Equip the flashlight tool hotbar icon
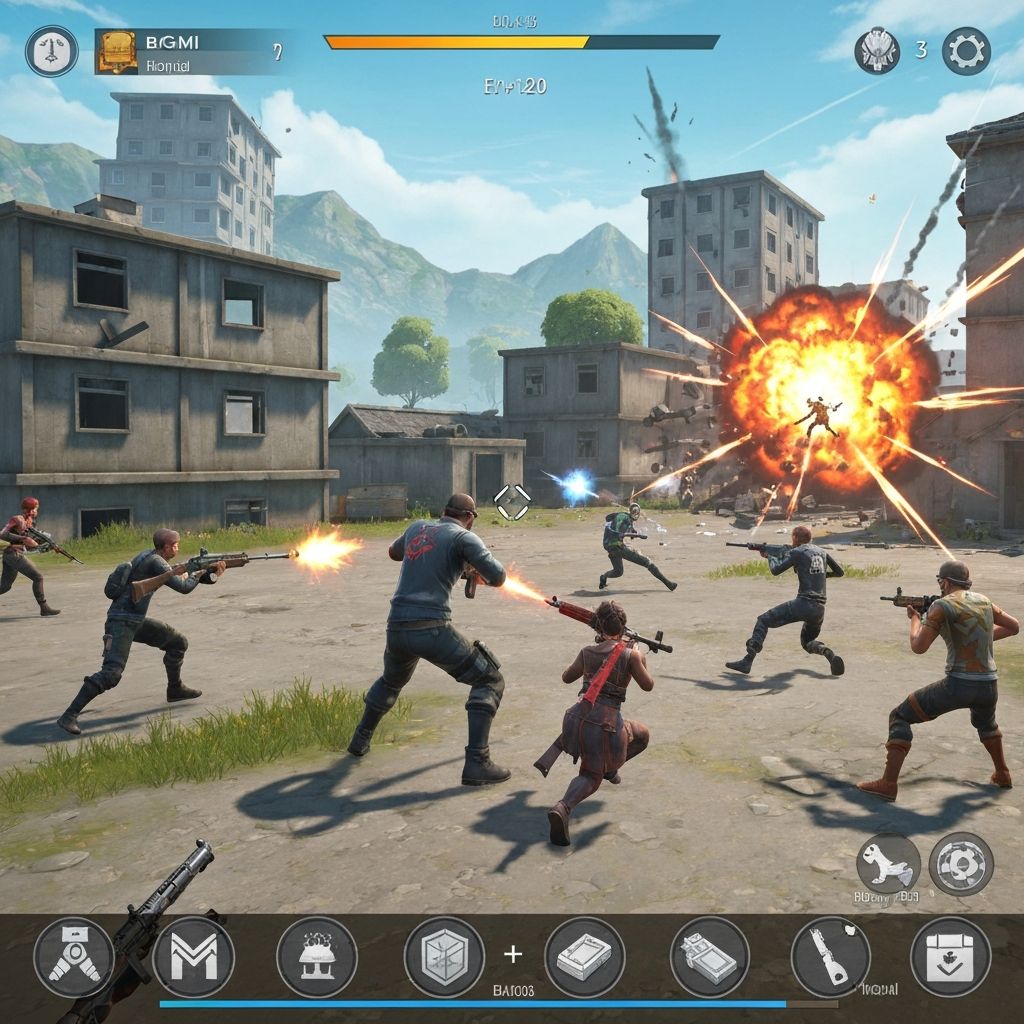 (x=831, y=957)
